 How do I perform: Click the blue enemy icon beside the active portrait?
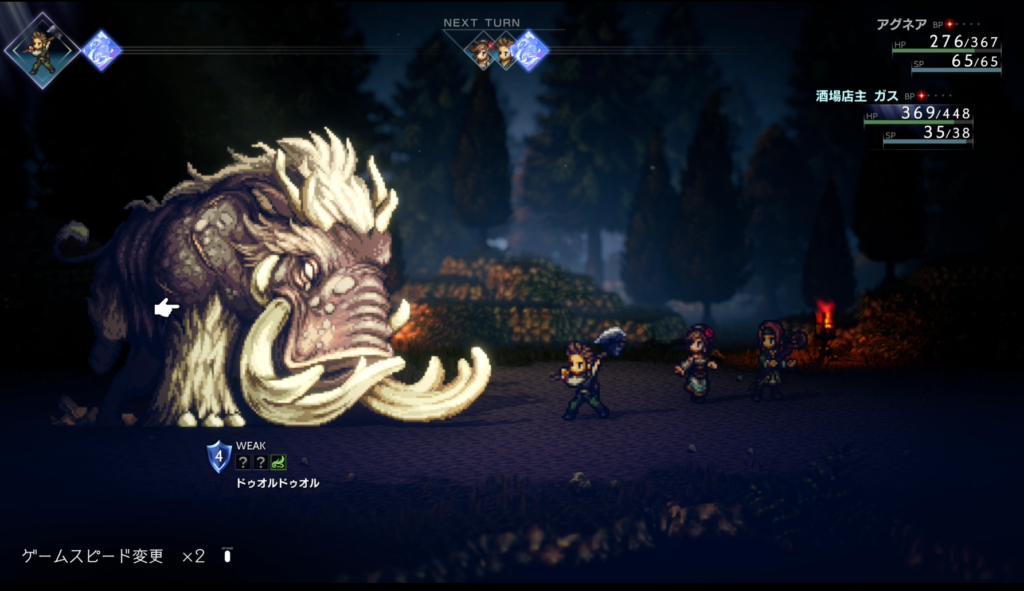[x=101, y=49]
